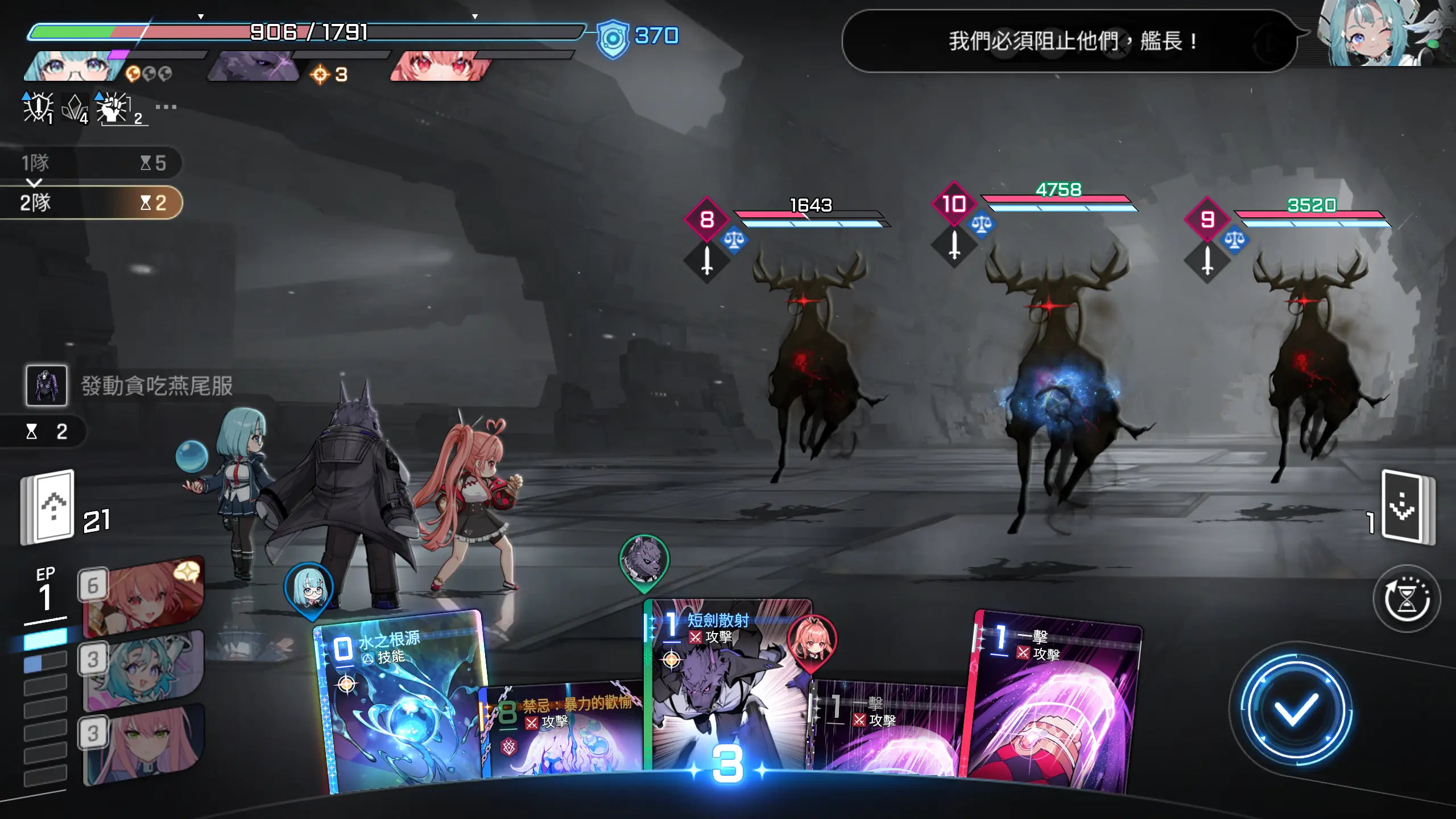
Task: Click the round hourglass timer button
Action: tap(1406, 598)
